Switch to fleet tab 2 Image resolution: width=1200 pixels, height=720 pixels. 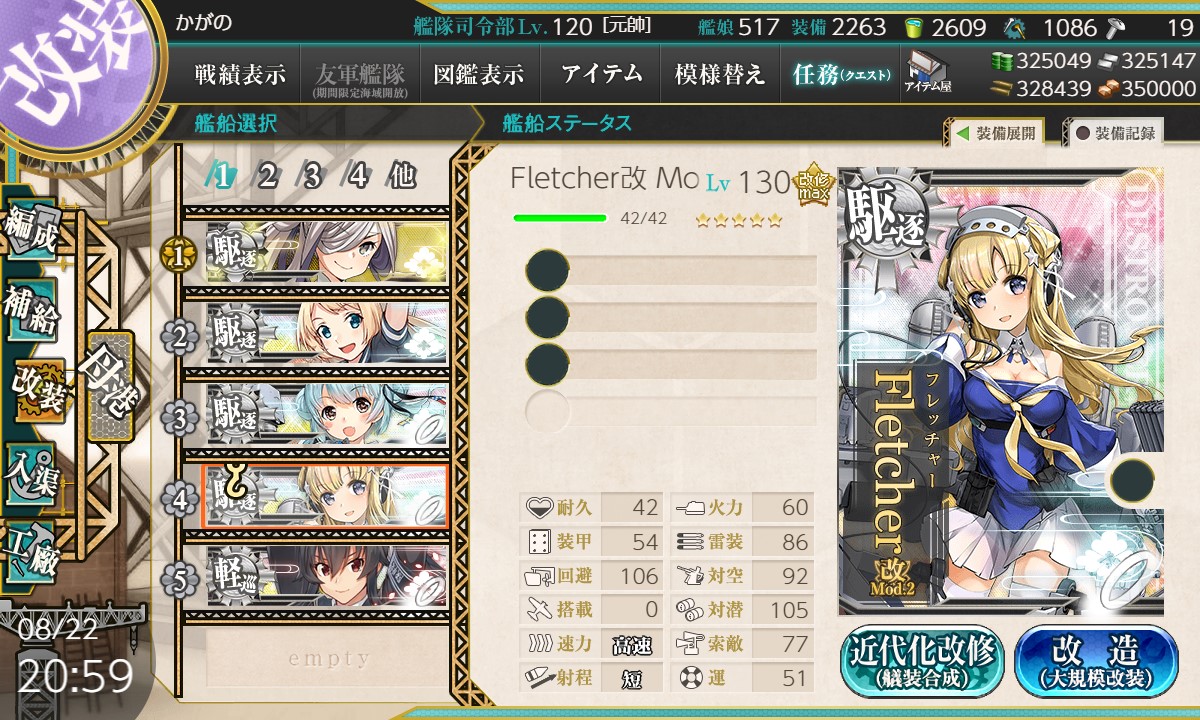pyautogui.click(x=267, y=176)
